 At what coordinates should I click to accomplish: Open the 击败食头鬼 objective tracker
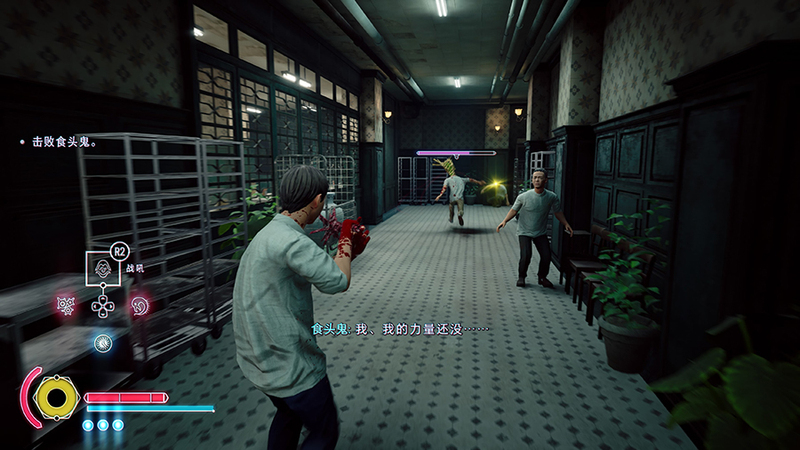coord(62,143)
